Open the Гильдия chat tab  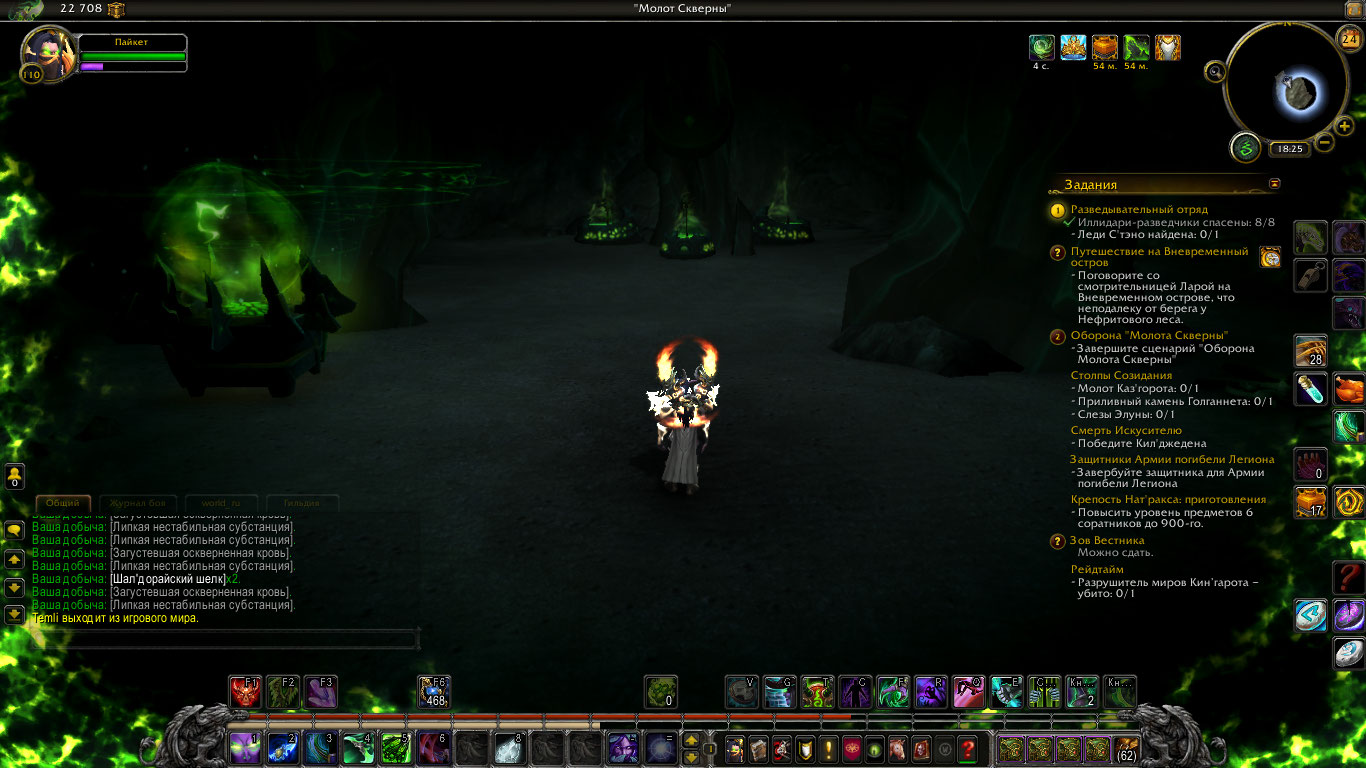pos(300,503)
